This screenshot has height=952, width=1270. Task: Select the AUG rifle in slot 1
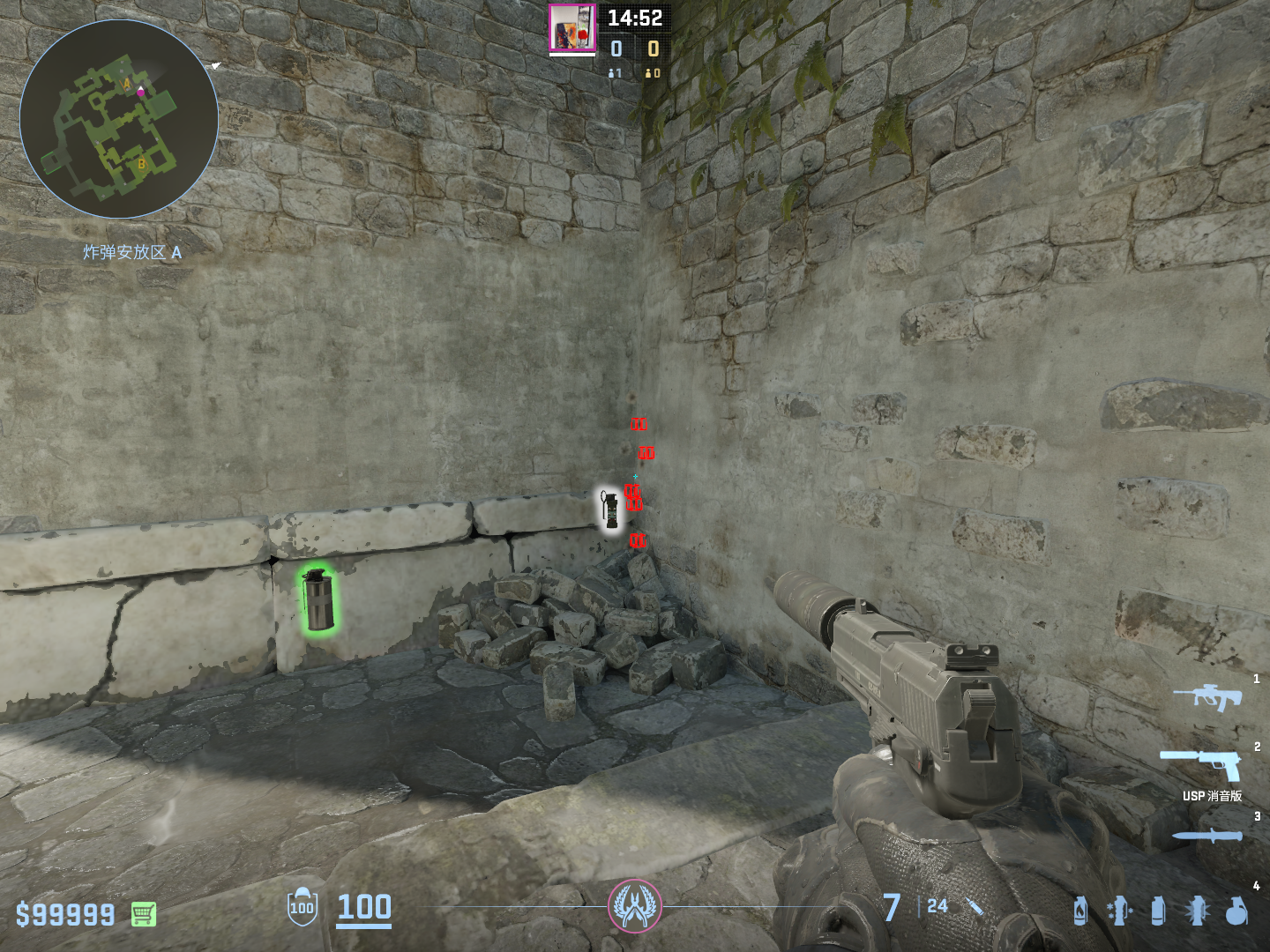point(1207,695)
